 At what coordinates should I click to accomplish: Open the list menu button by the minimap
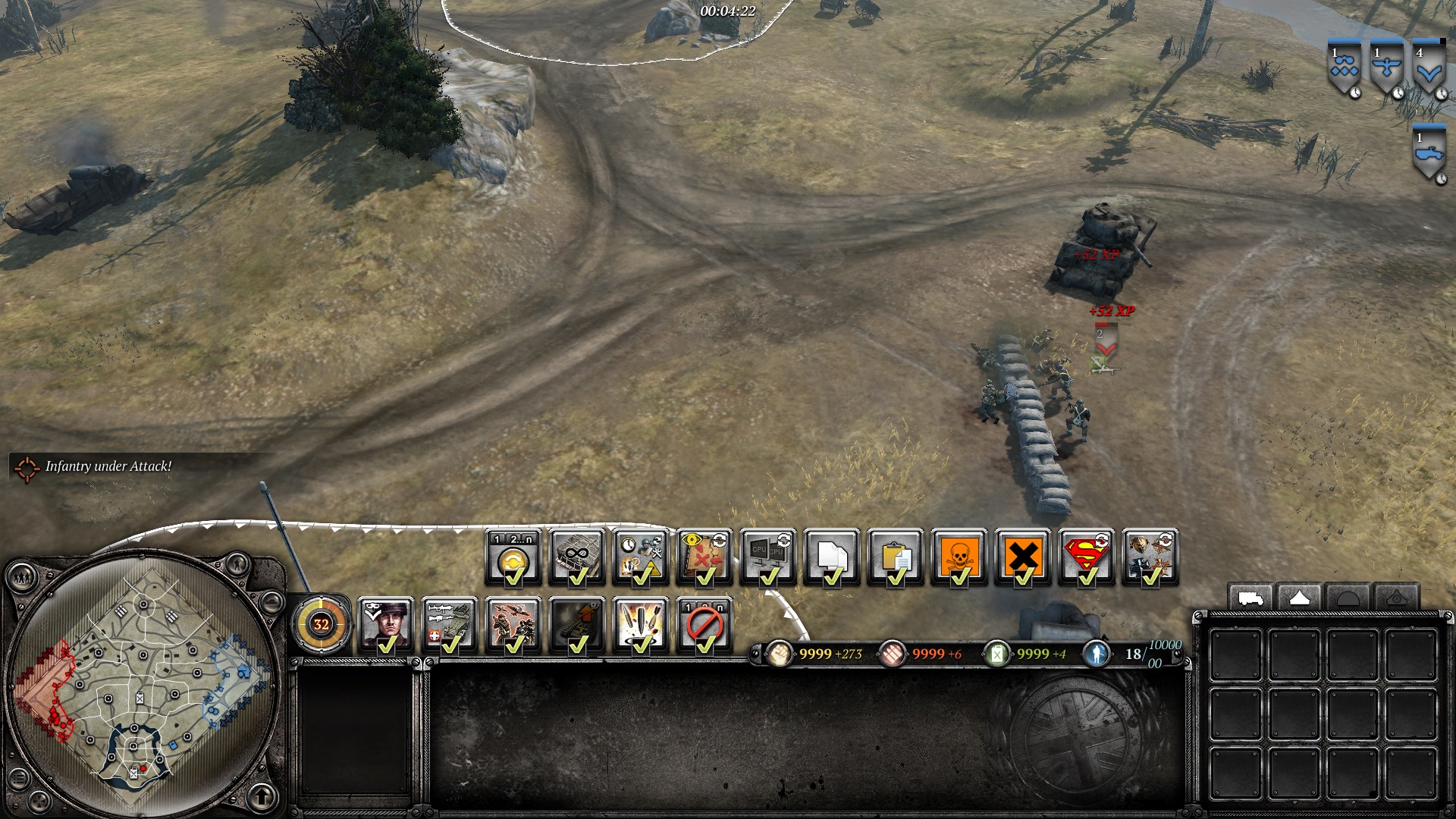click(x=20, y=779)
